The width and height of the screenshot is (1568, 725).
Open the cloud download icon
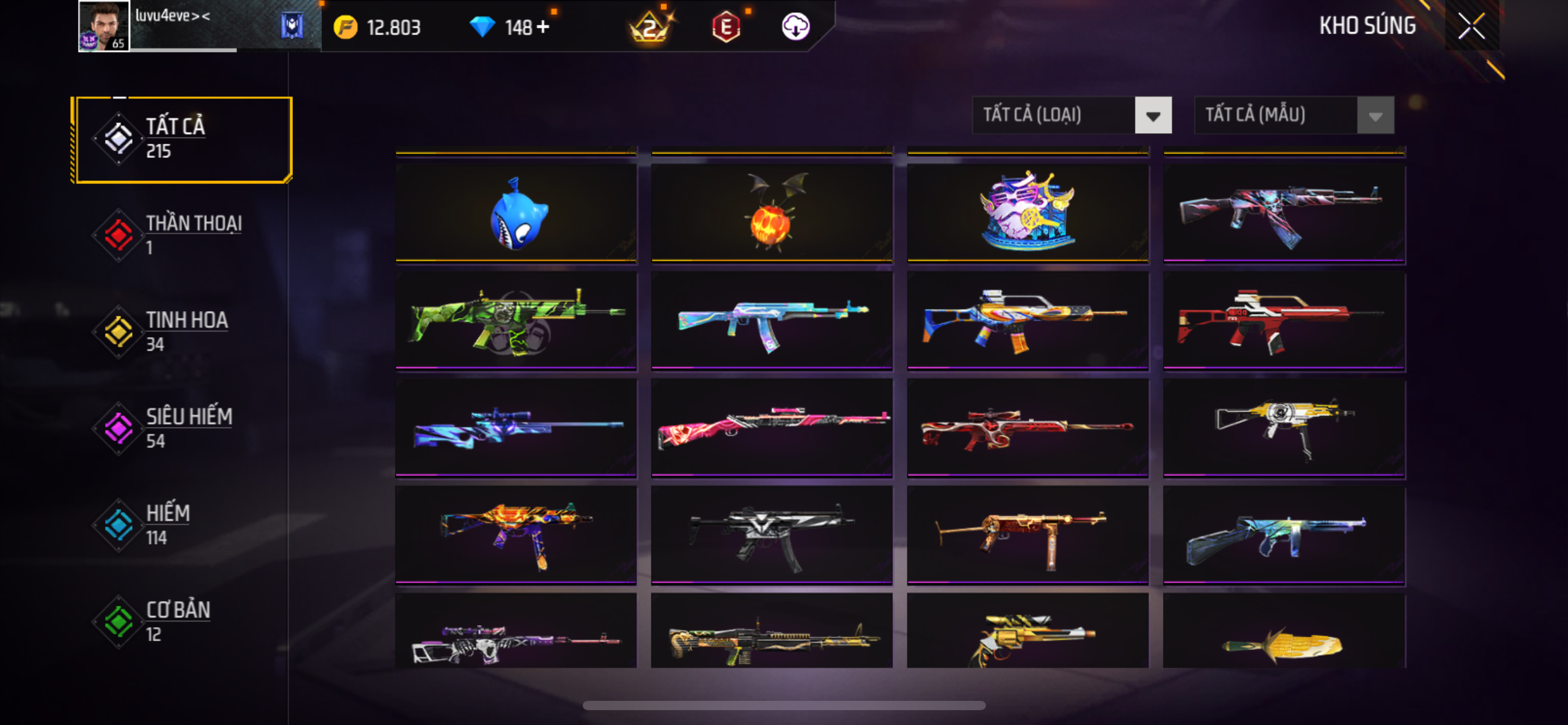pos(795,27)
